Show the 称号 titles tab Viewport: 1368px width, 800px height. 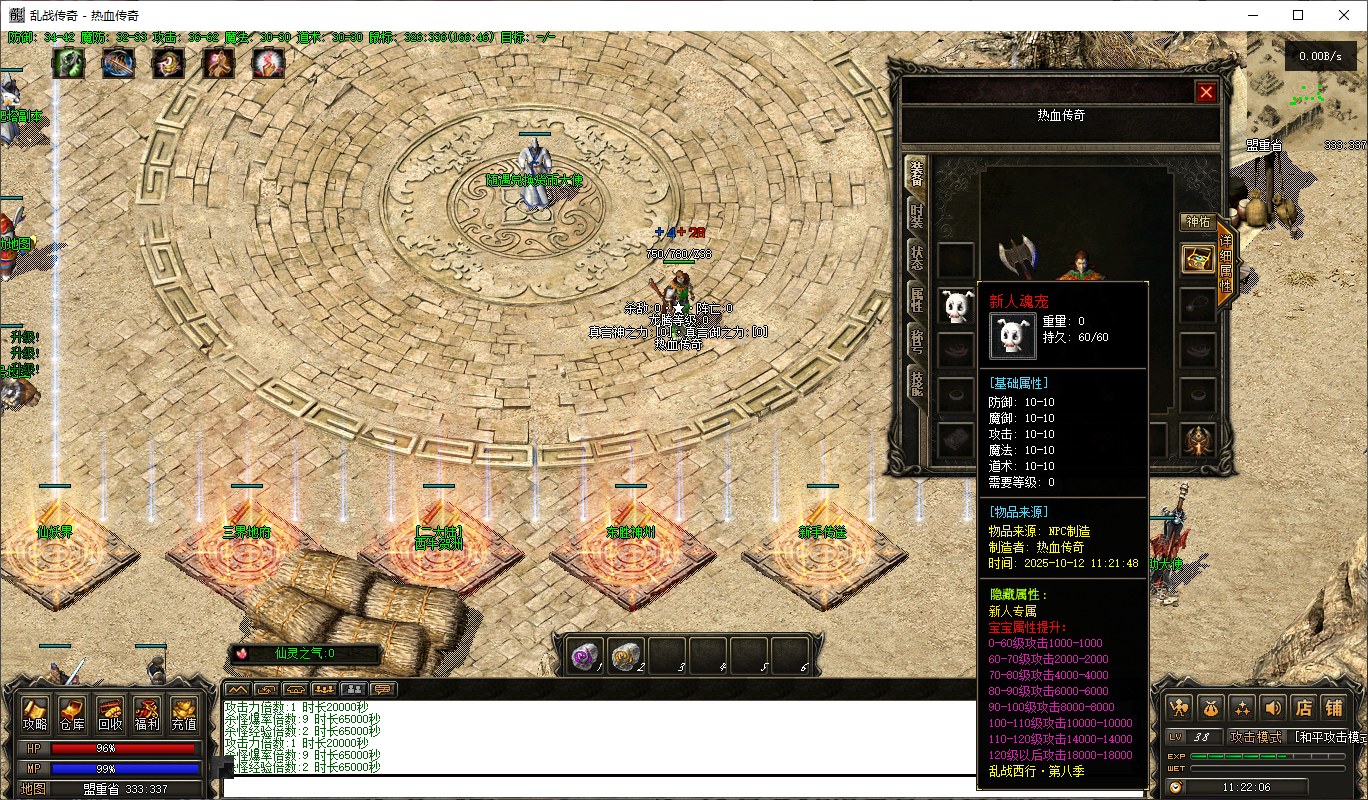pos(916,340)
